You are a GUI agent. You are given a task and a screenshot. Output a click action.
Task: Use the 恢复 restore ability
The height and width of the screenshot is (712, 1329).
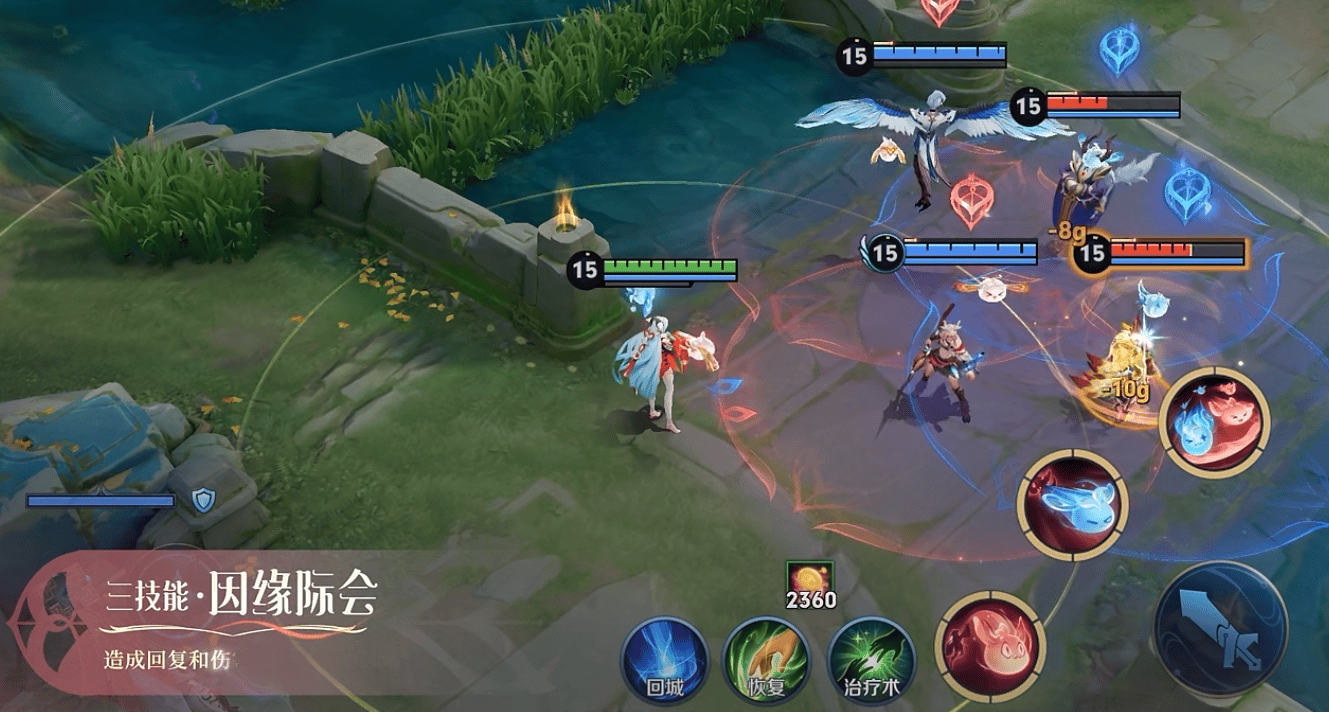[766, 660]
